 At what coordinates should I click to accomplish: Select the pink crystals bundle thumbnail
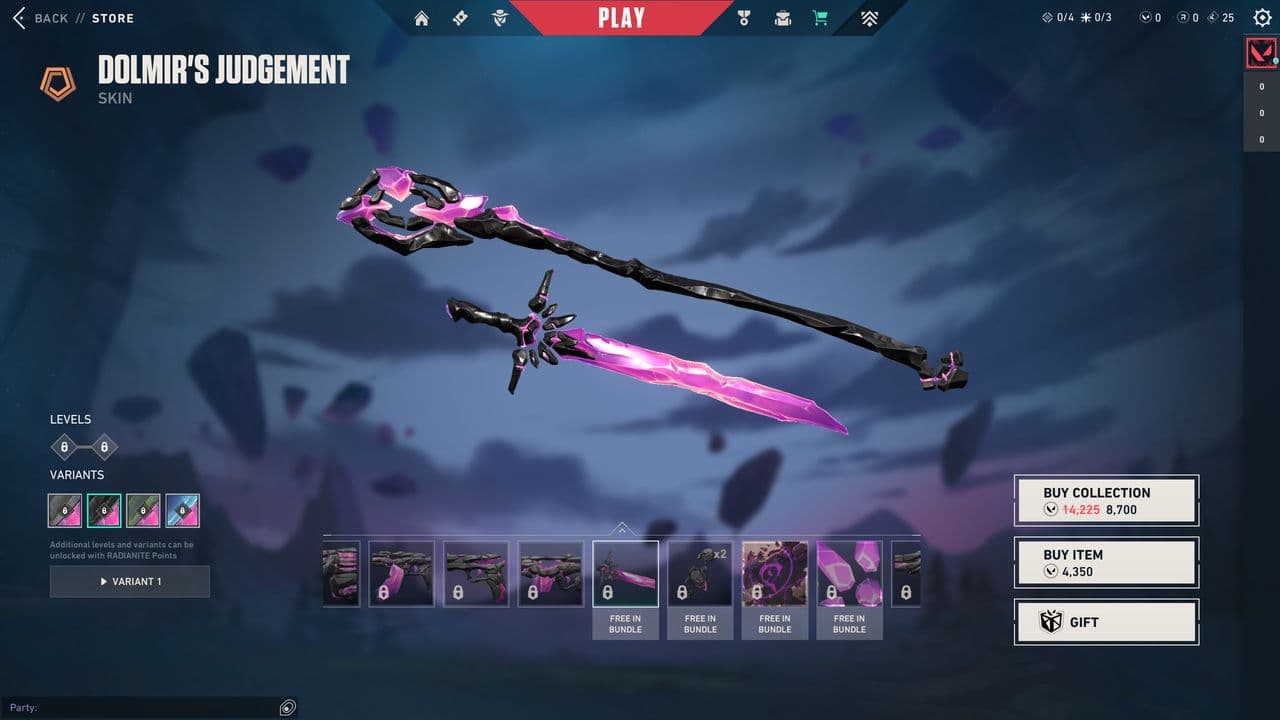(x=849, y=574)
